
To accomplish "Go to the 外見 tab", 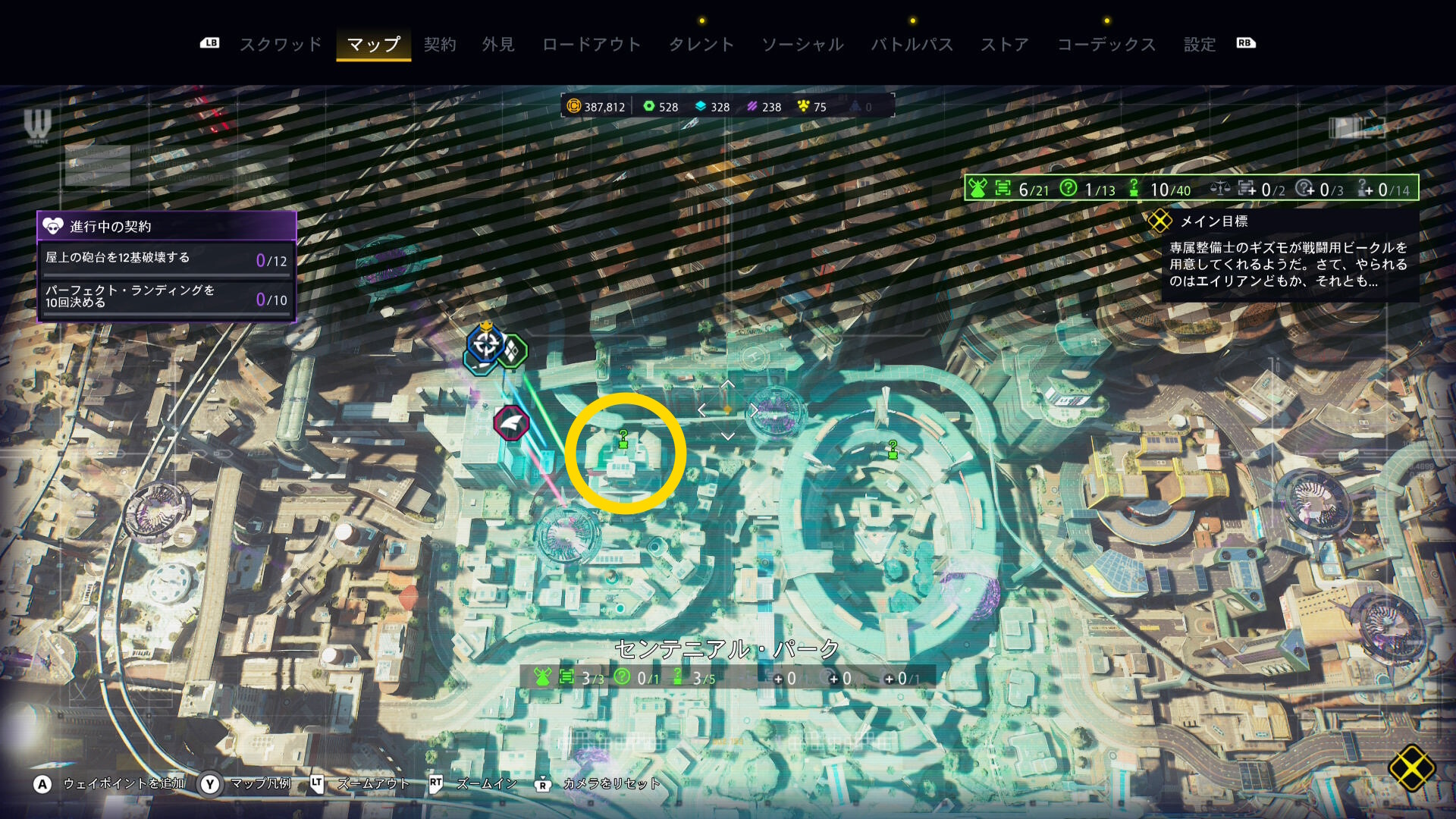I will tap(498, 45).
